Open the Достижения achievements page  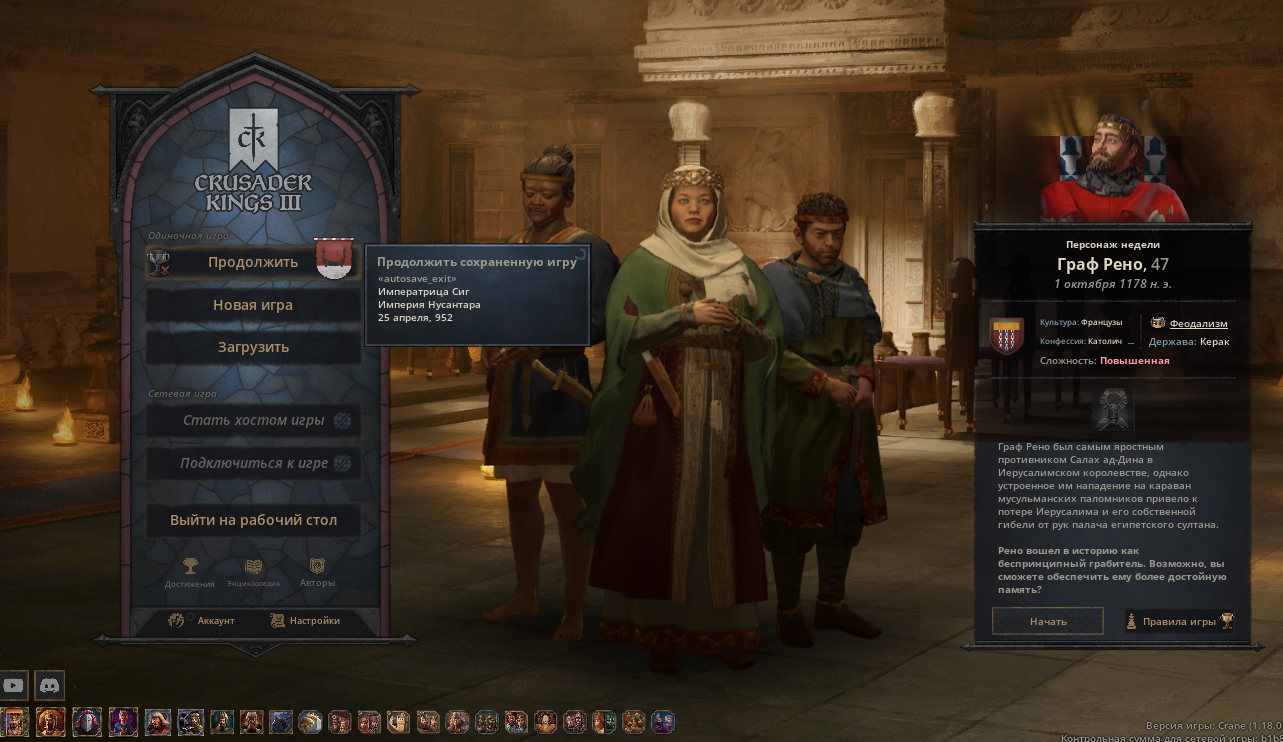(x=190, y=573)
